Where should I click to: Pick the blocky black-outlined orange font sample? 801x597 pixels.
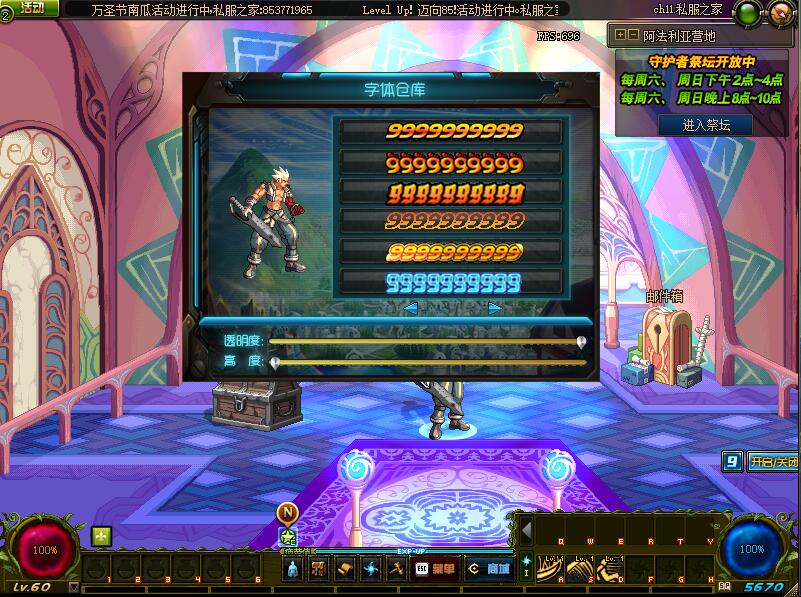454,192
